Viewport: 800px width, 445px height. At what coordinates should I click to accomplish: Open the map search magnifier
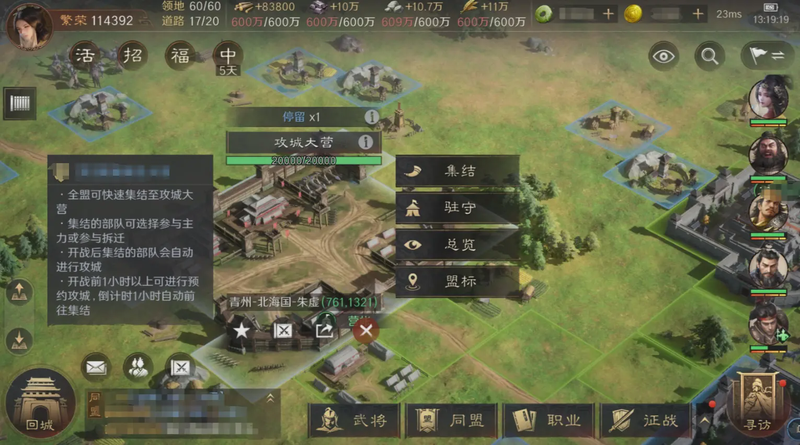coord(709,56)
